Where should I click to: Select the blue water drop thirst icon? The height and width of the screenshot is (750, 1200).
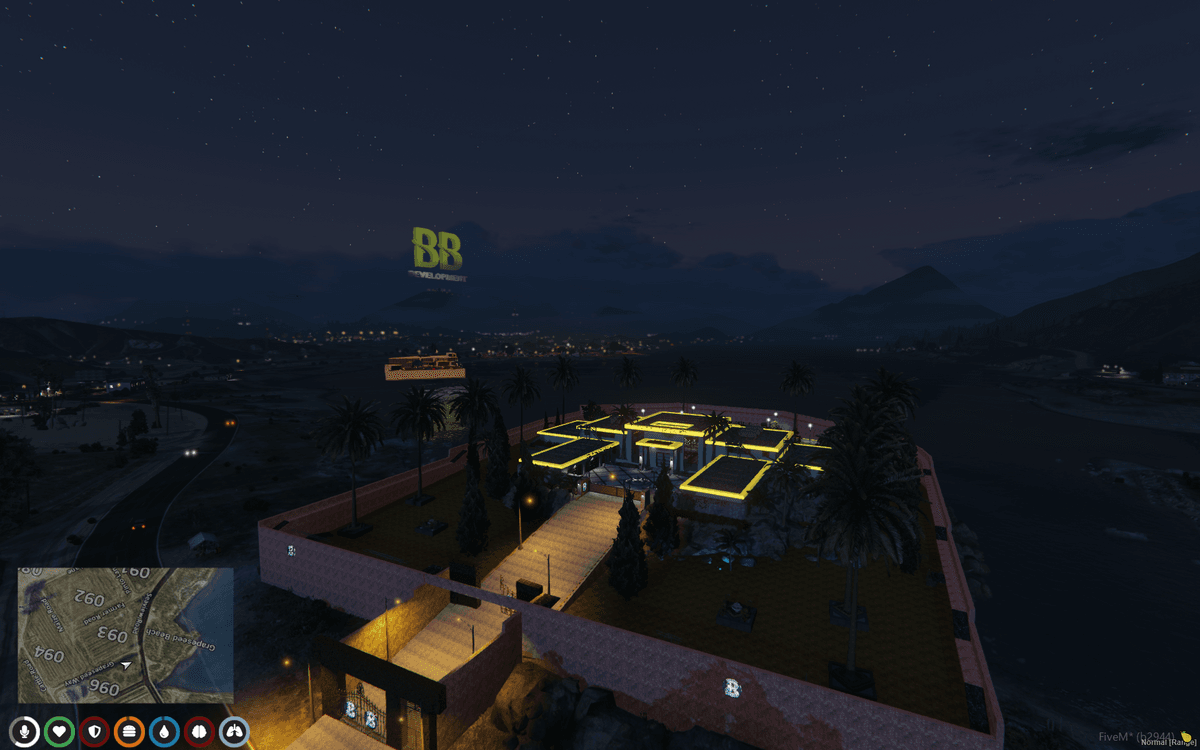(164, 732)
